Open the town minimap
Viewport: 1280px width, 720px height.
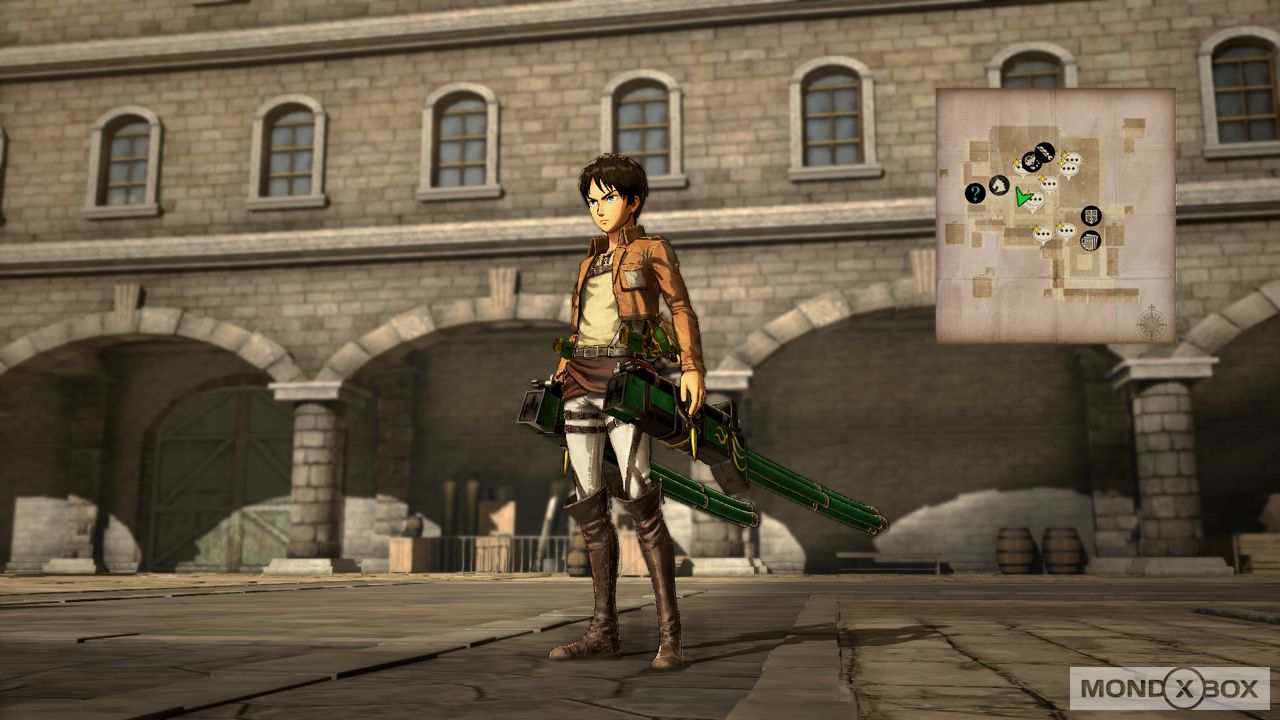(x=1055, y=215)
